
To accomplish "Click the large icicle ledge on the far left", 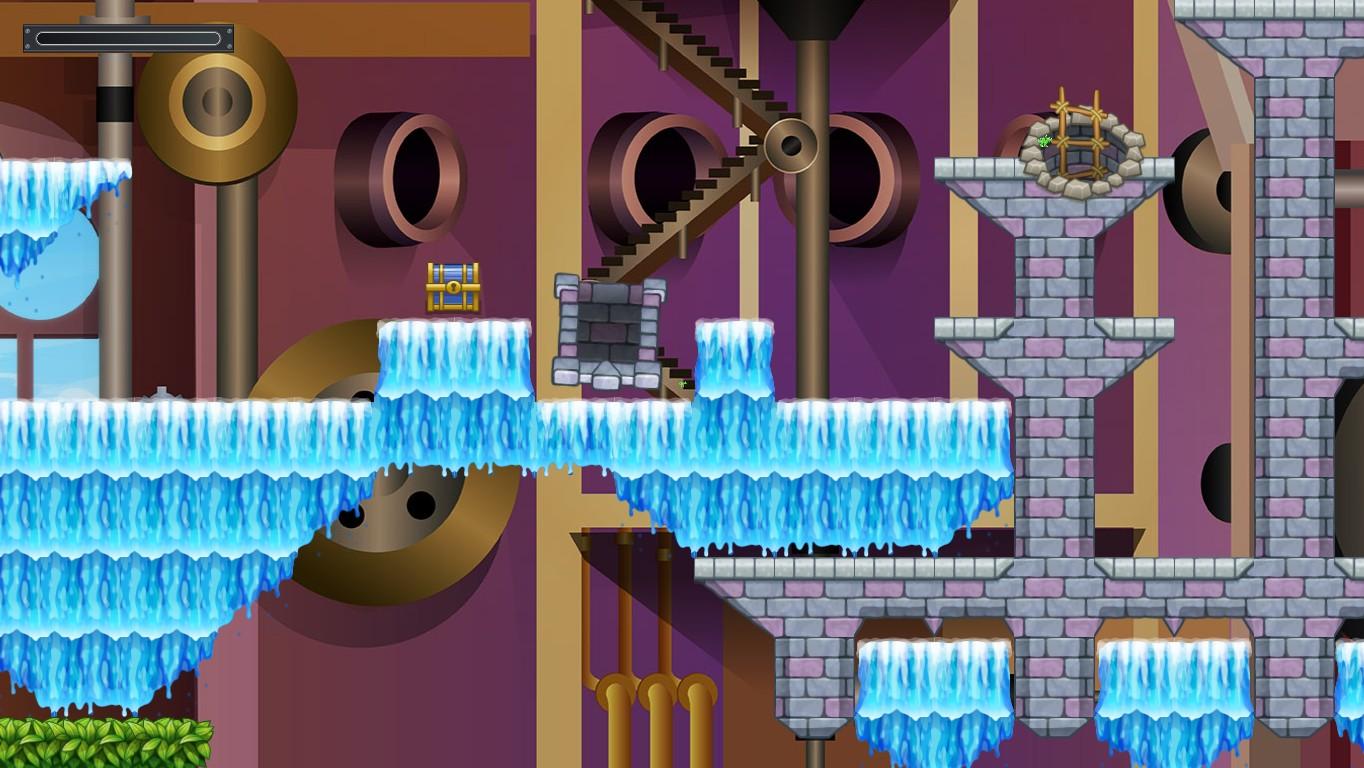I will (55, 200).
